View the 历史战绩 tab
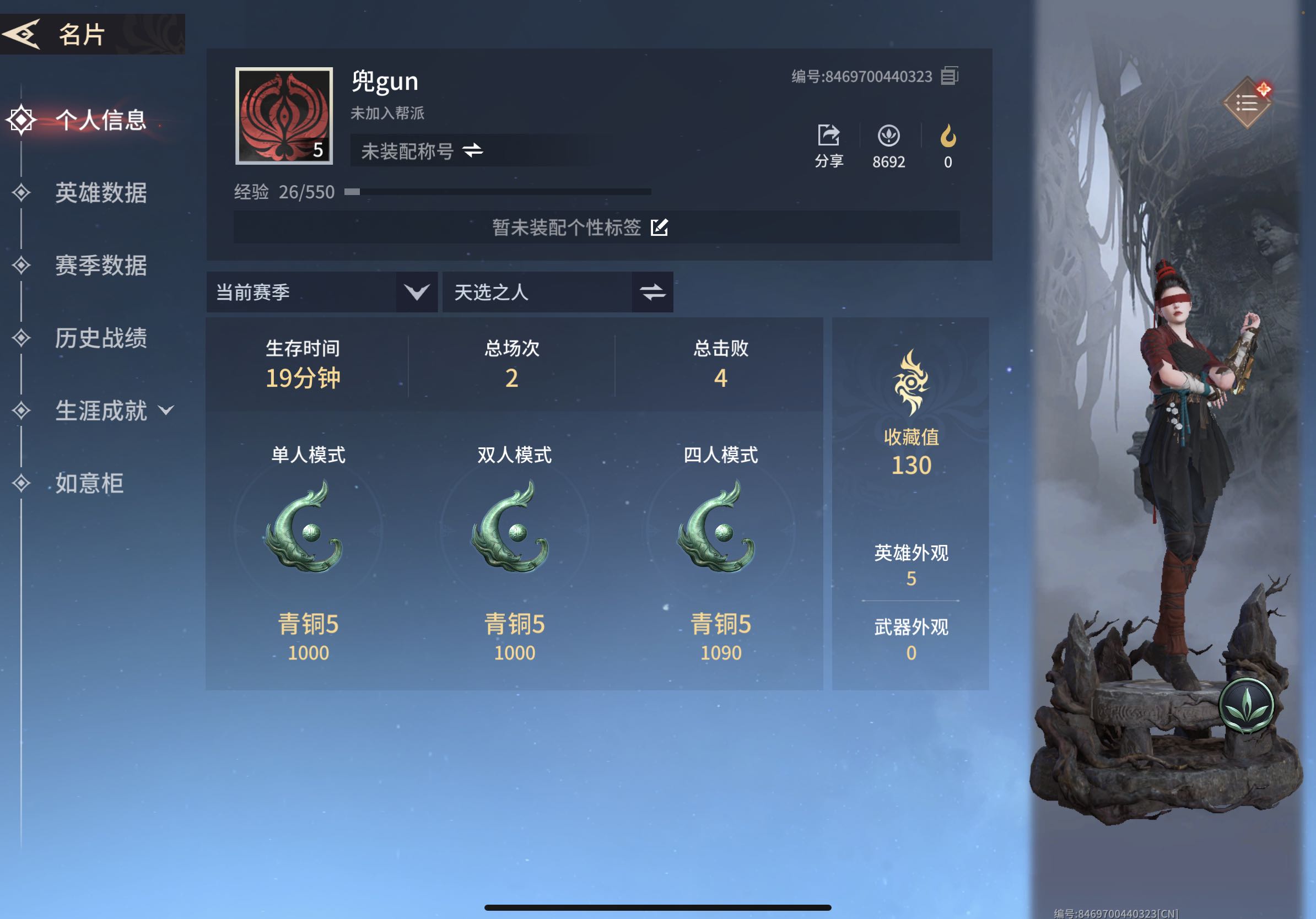The height and width of the screenshot is (919, 1316). (x=100, y=338)
